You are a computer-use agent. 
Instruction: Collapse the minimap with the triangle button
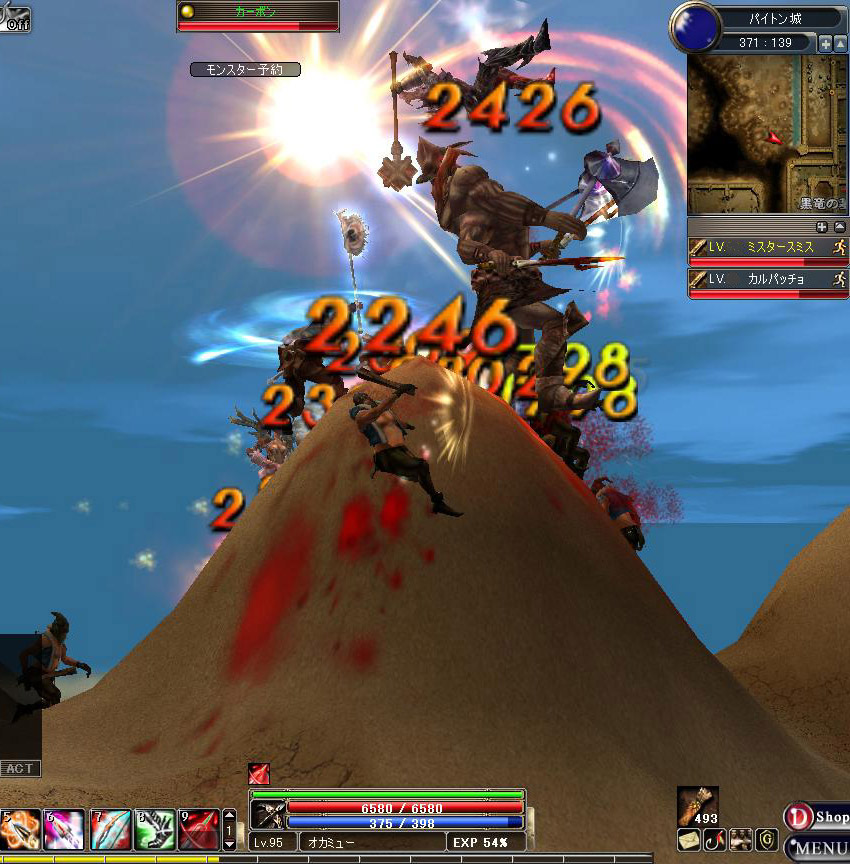click(x=840, y=43)
